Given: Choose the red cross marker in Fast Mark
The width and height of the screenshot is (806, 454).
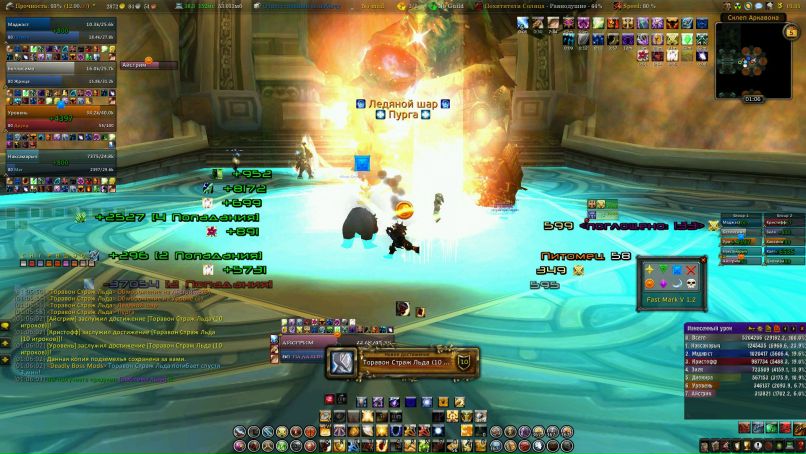Looking at the screenshot, I should pos(690,270).
